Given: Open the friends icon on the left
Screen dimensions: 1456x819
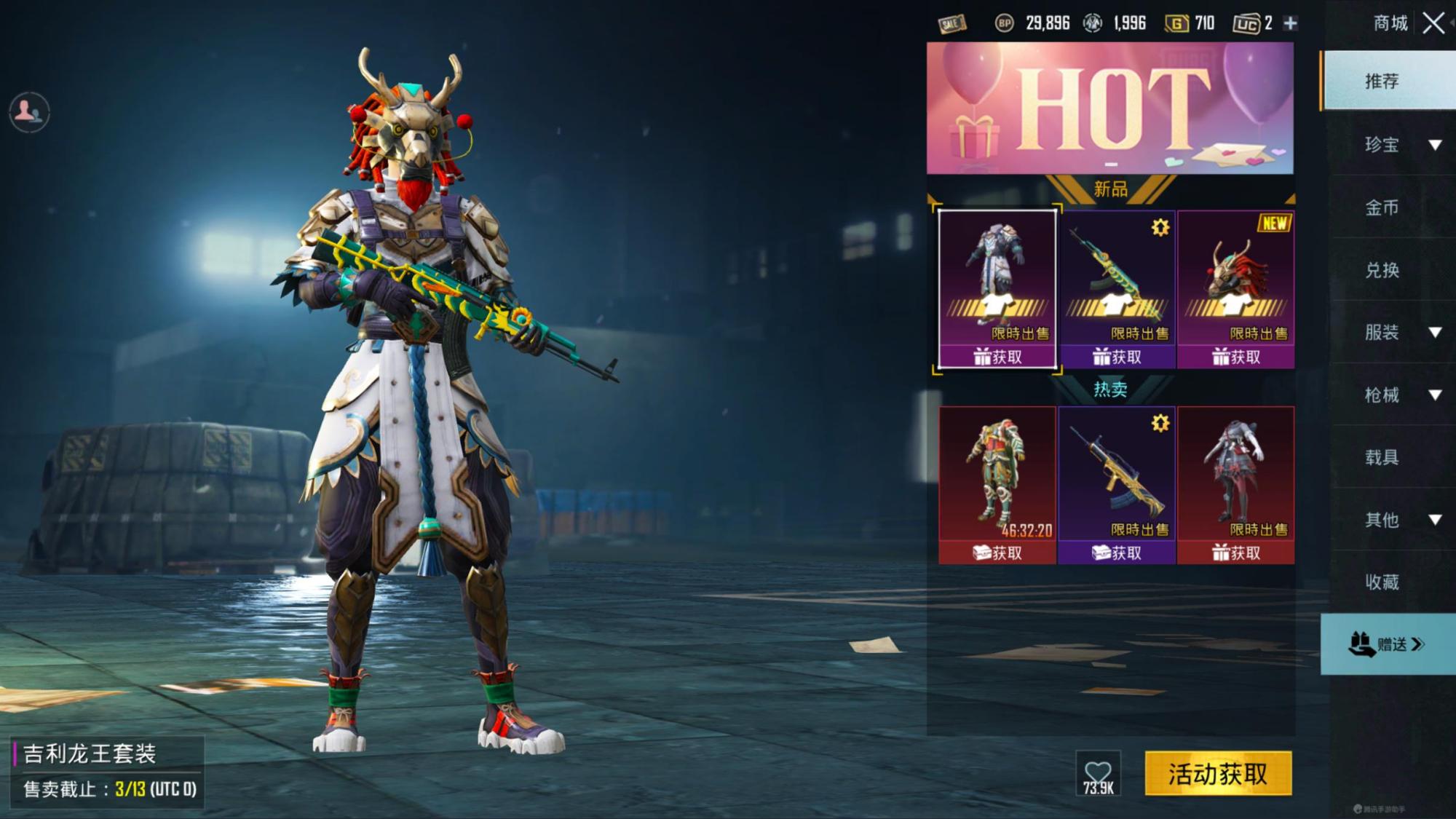Looking at the screenshot, I should pyautogui.click(x=29, y=111).
